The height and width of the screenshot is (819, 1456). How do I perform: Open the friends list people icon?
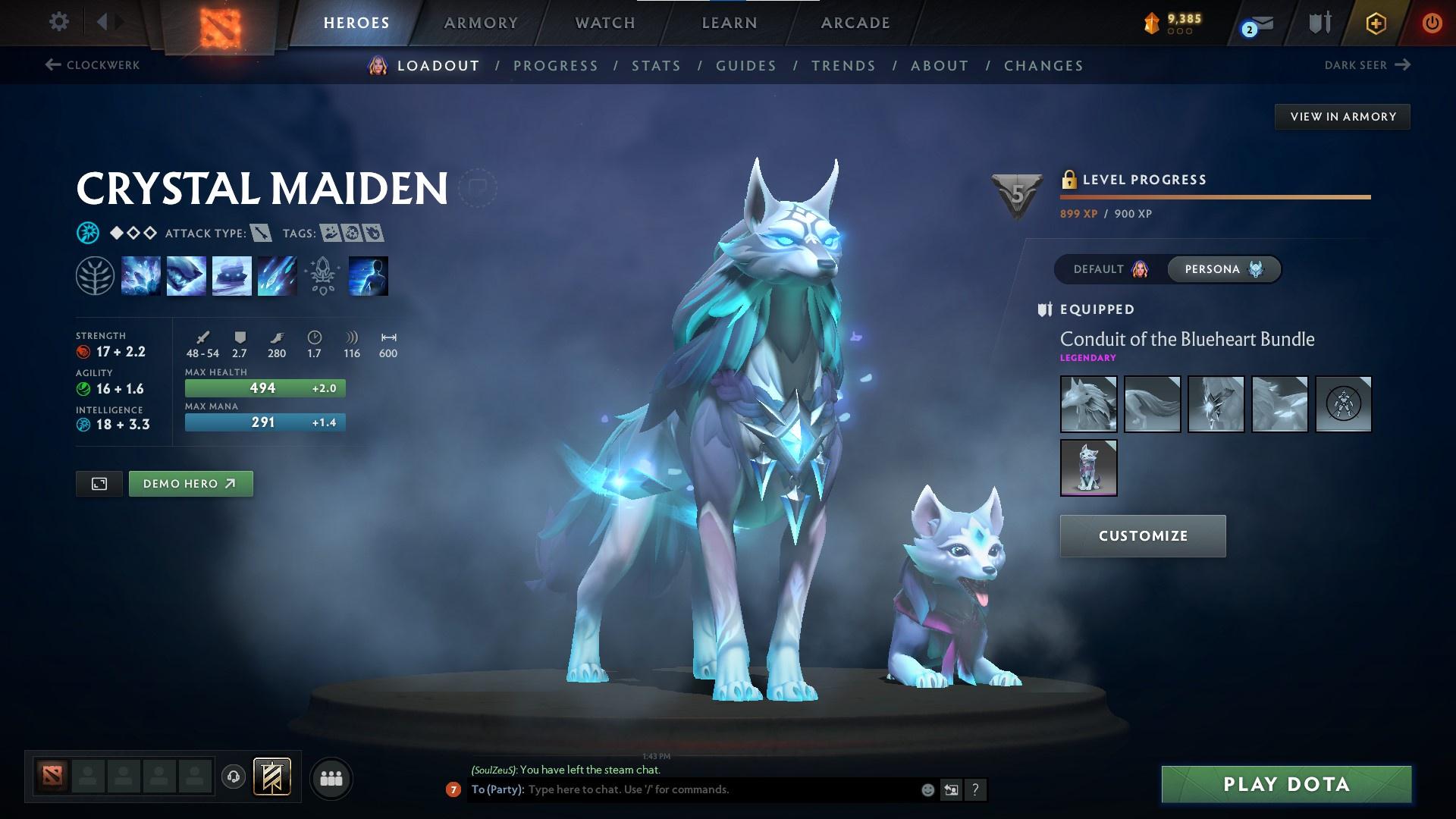click(331, 777)
